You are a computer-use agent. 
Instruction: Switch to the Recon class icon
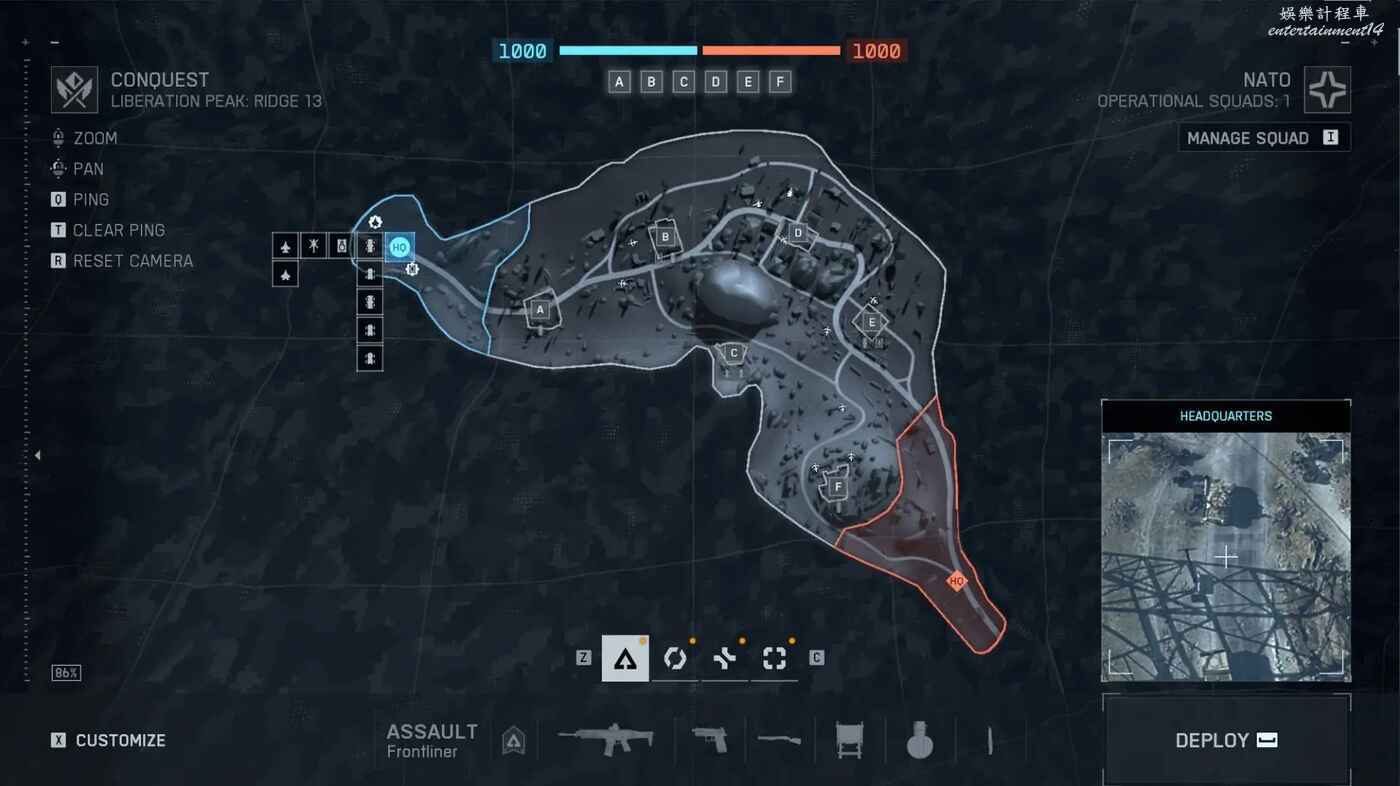775,658
